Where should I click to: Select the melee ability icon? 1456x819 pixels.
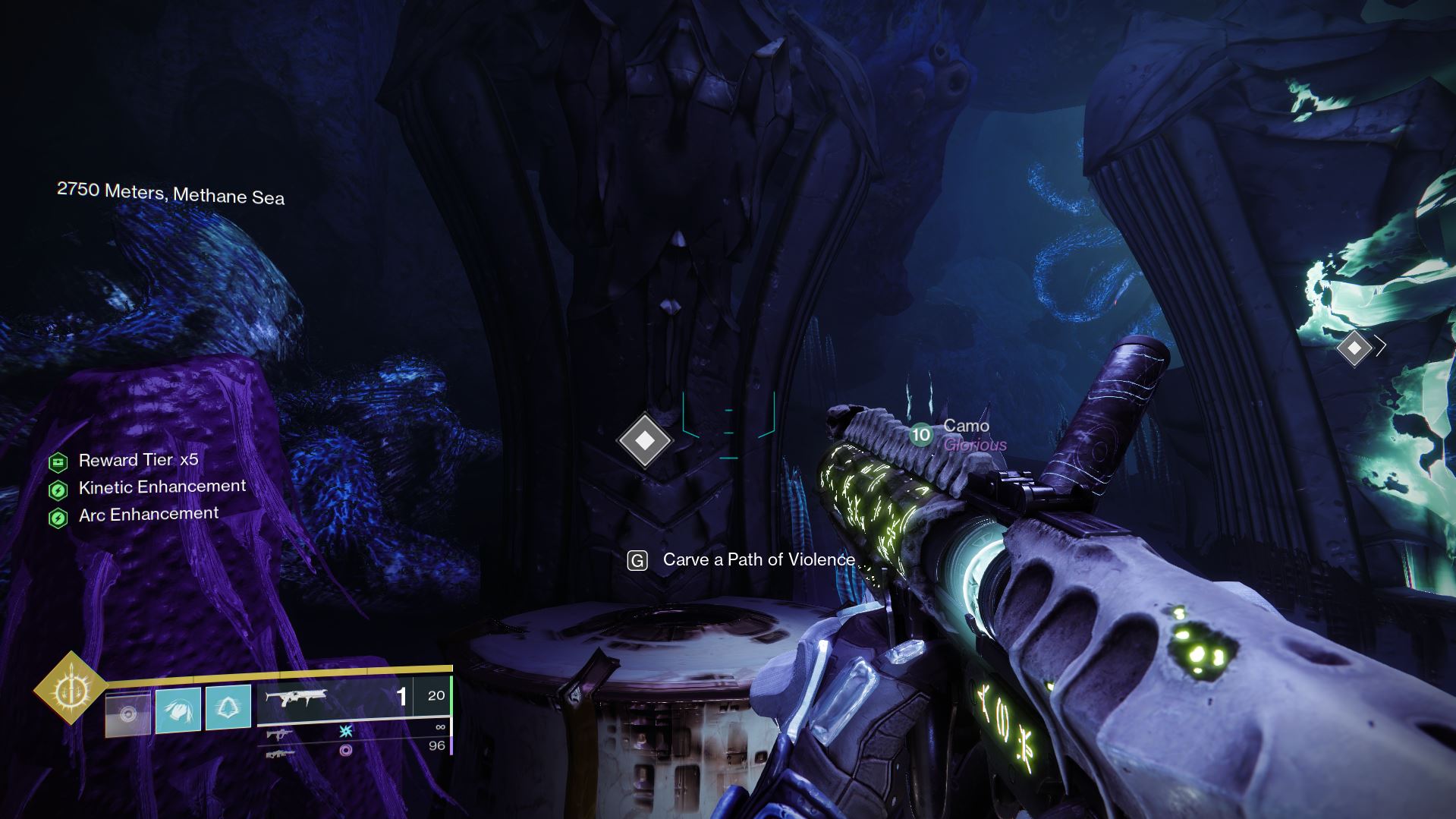pos(177,710)
